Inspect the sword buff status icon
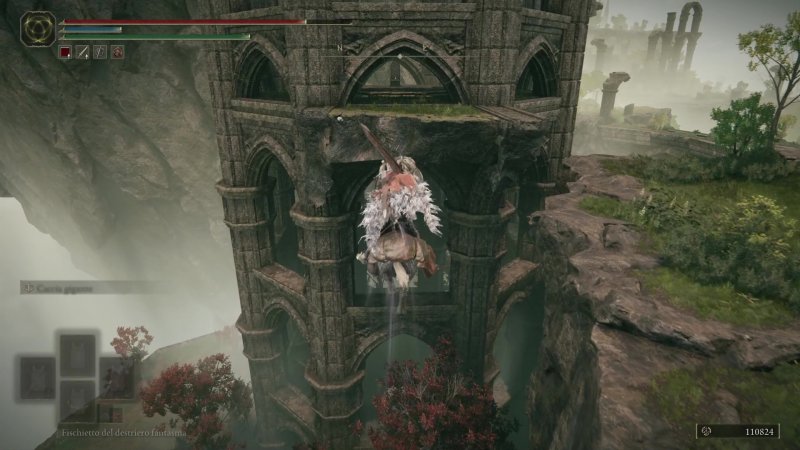This screenshot has height=450, width=800. pyautogui.click(x=82, y=51)
